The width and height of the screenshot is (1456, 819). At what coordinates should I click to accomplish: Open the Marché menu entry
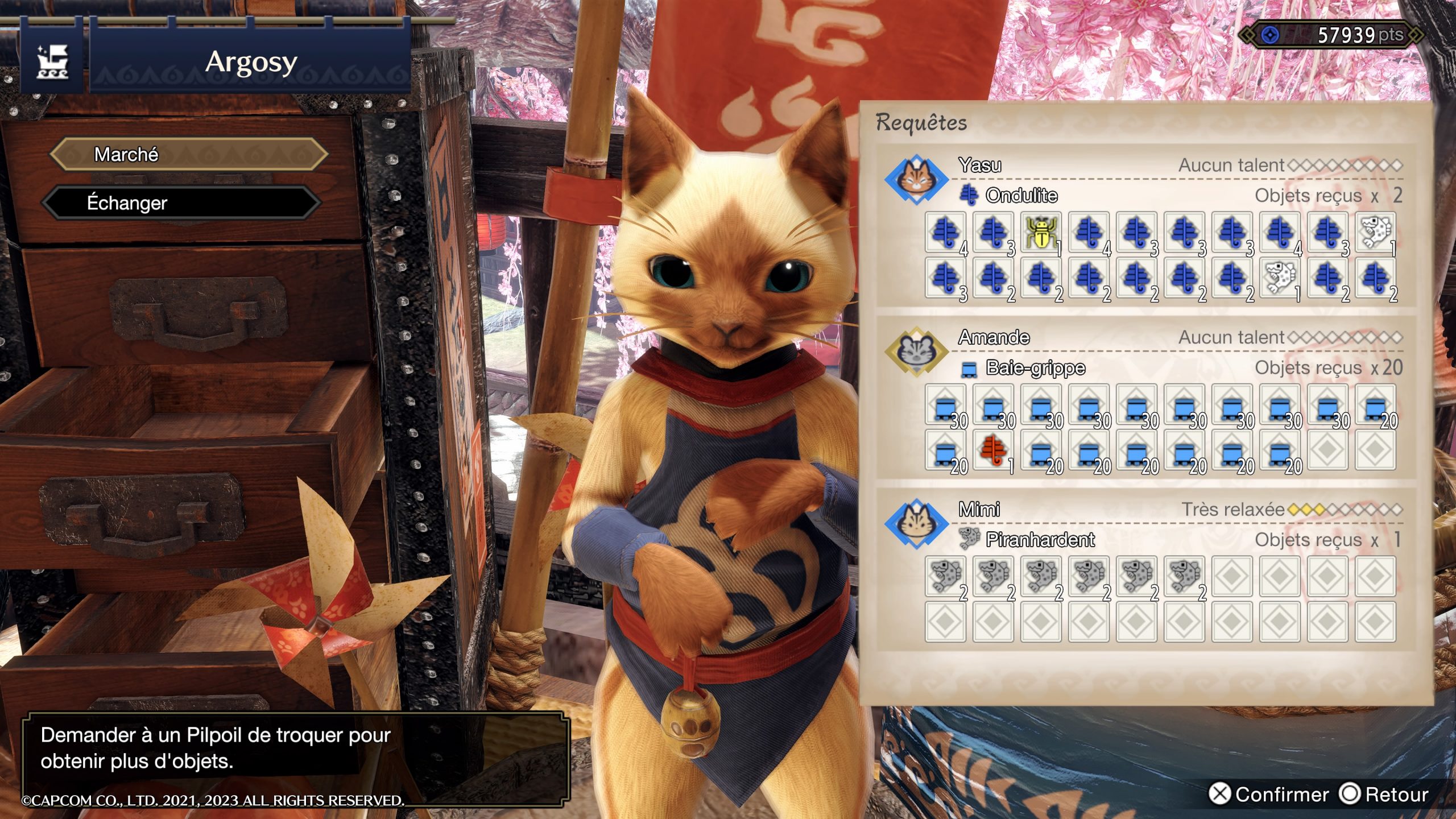click(x=188, y=154)
